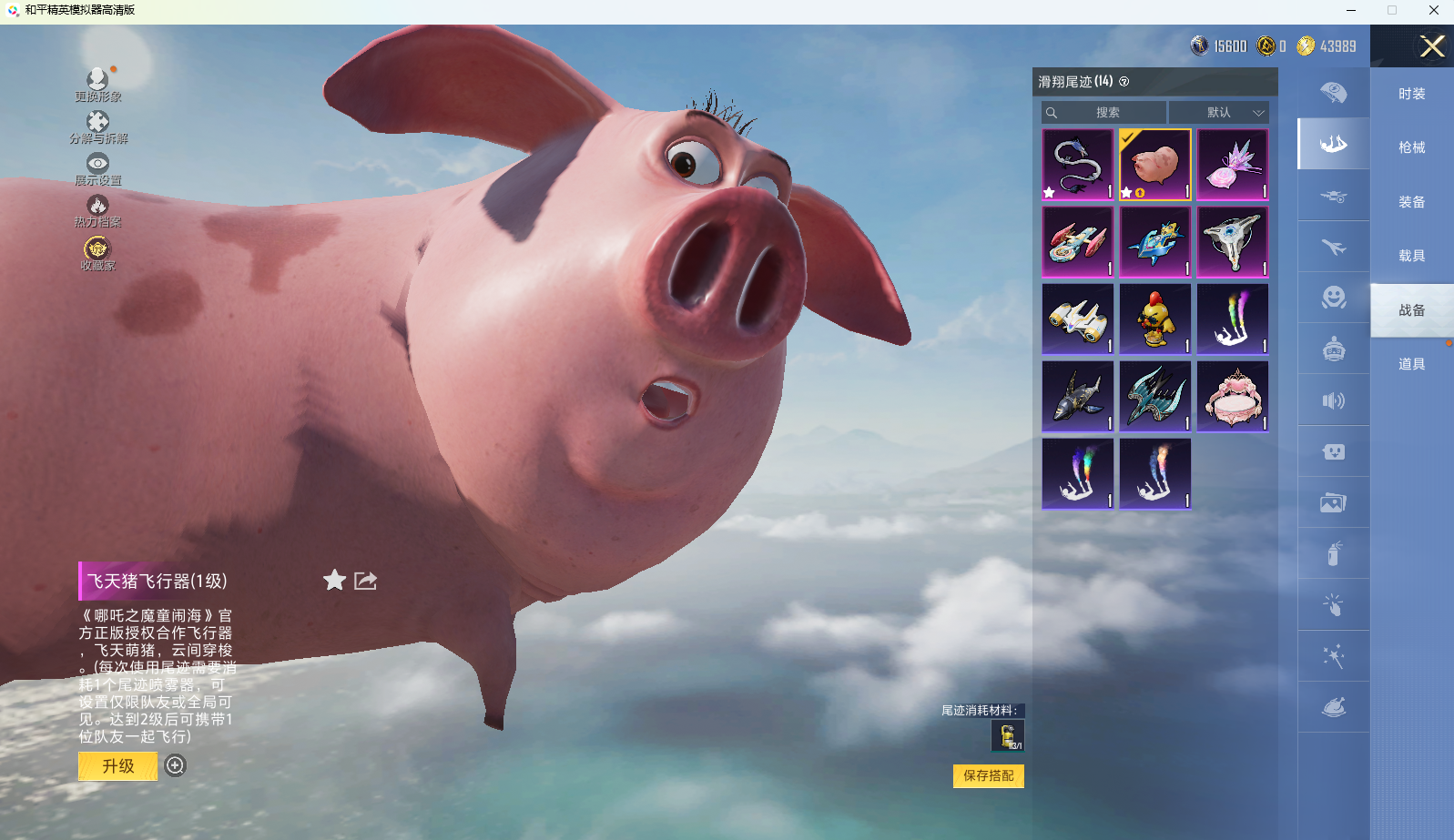Click the 搜索 search field

[1104, 113]
